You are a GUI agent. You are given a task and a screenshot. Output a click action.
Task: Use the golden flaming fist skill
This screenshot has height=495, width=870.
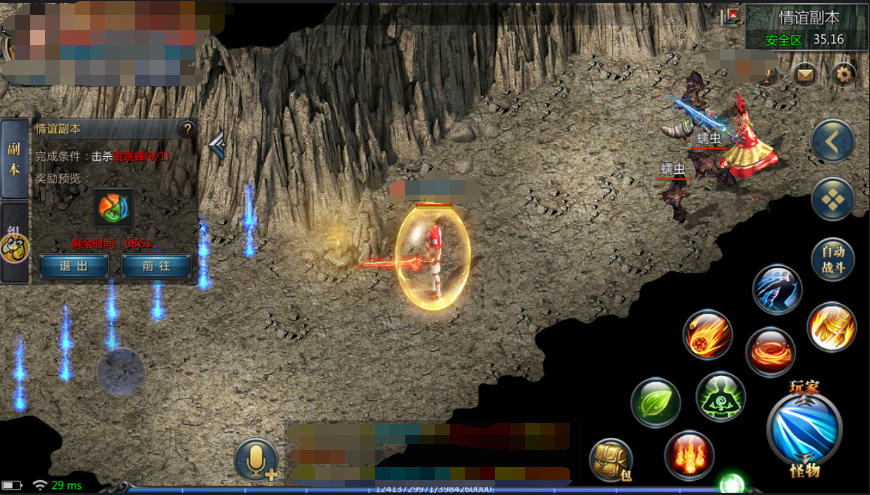(x=832, y=326)
